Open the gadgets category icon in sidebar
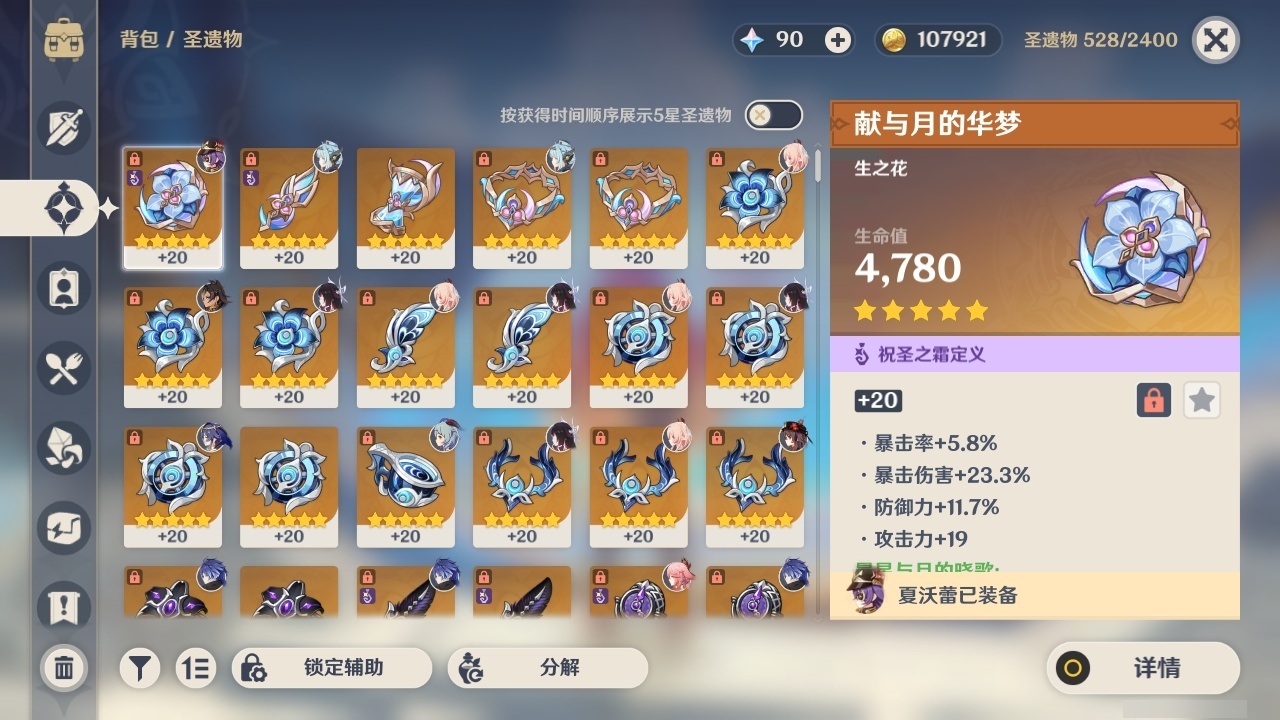The height and width of the screenshot is (720, 1280). (x=62, y=528)
